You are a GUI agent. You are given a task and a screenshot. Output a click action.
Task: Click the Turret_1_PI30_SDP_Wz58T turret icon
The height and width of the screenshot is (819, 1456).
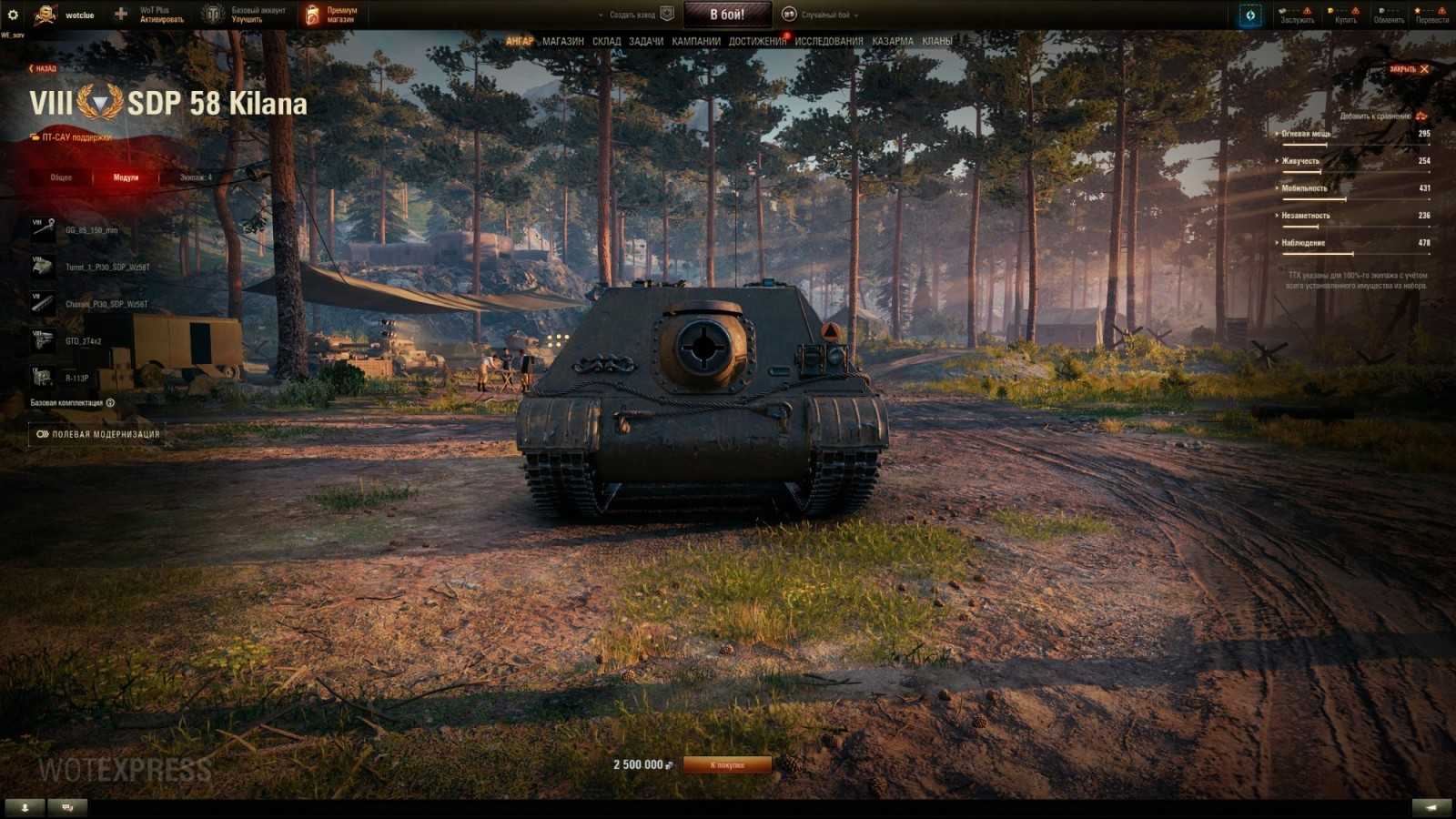41,264
